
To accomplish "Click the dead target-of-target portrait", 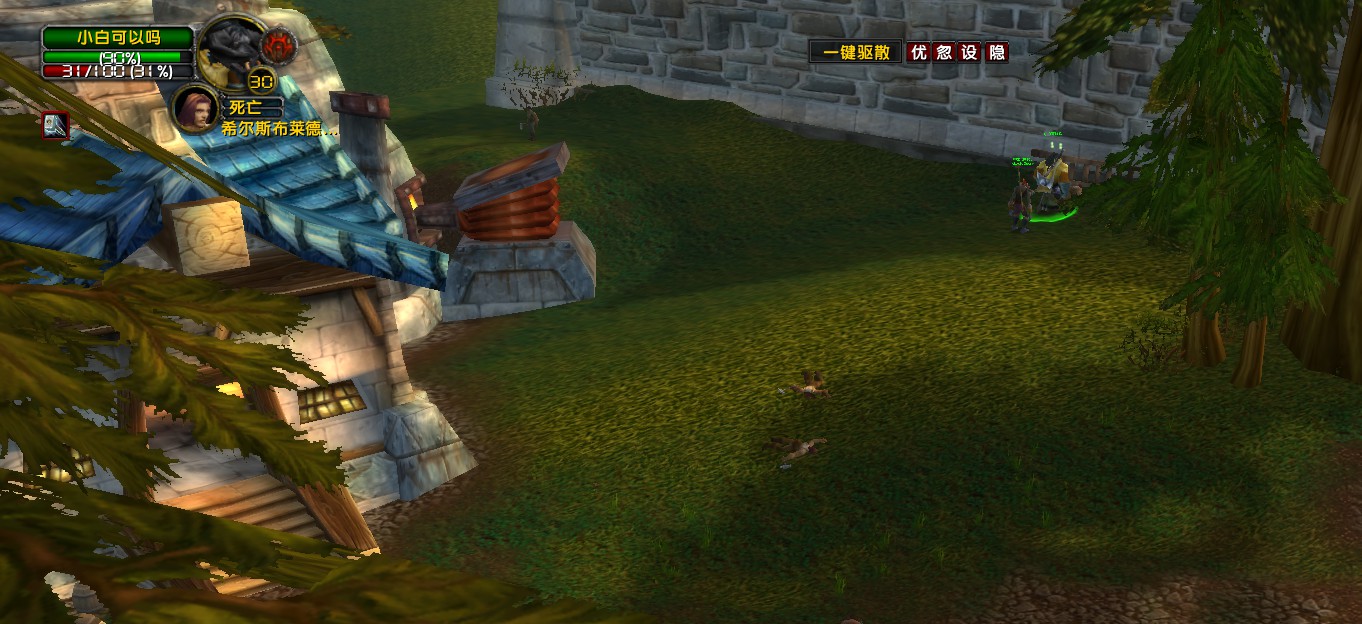I will coord(194,108).
